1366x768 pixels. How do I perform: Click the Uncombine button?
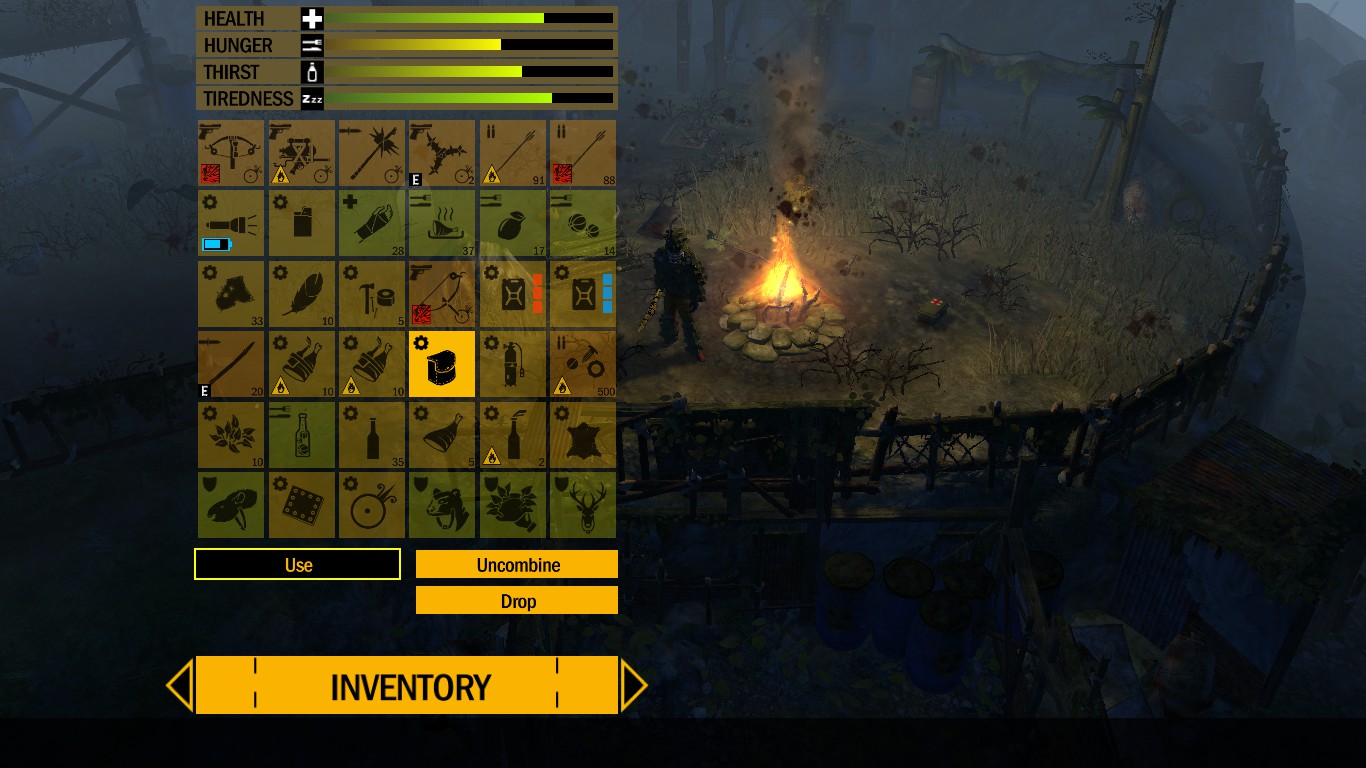tap(516, 564)
